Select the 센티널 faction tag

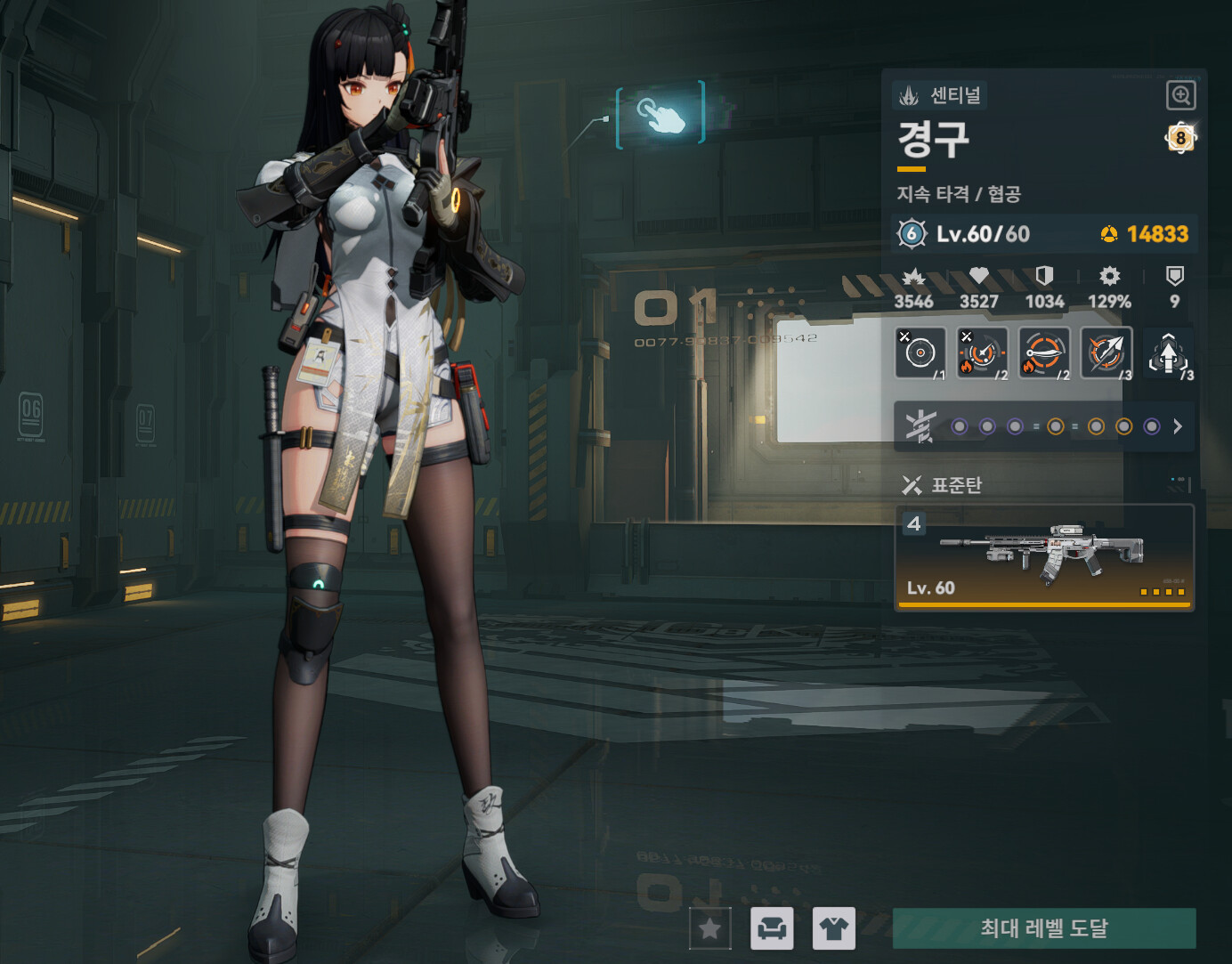coord(940,95)
